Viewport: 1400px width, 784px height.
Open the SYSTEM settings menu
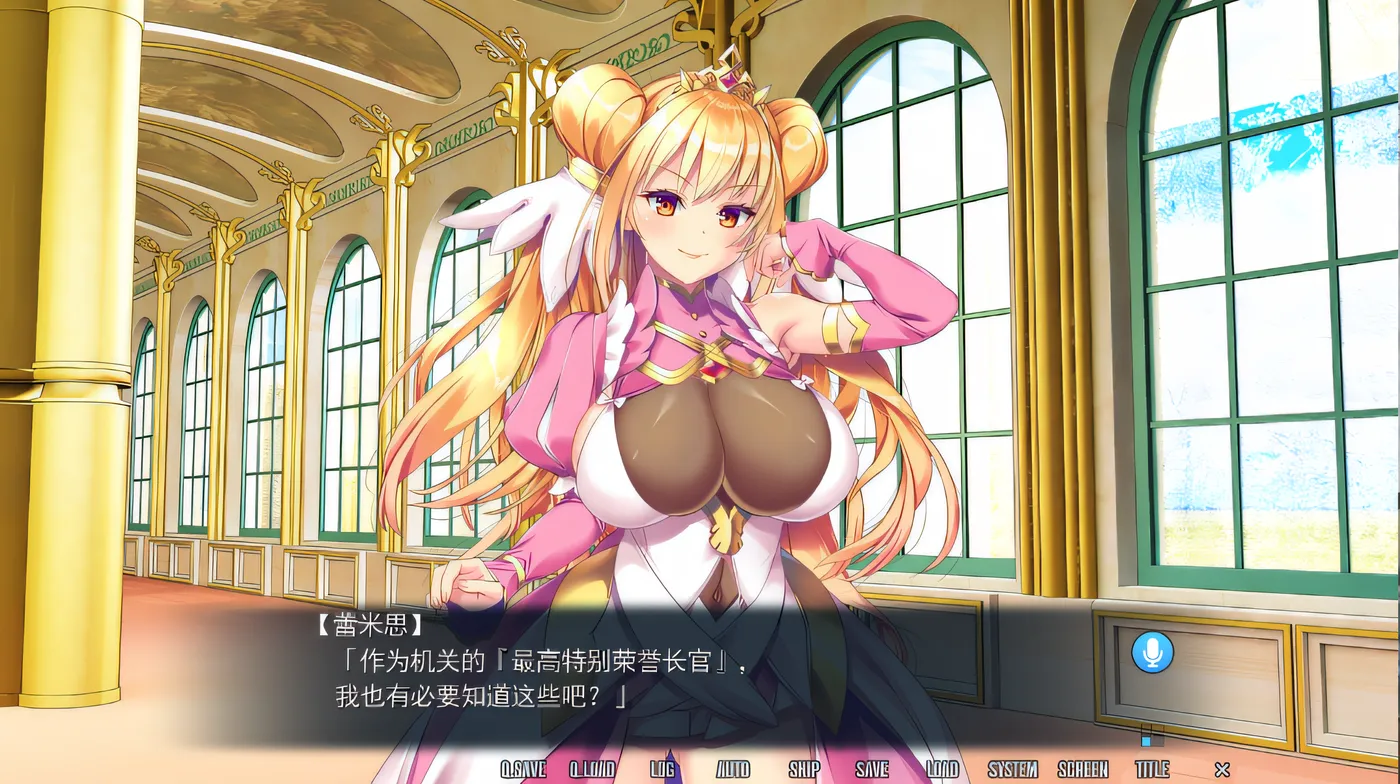[x=1011, y=771]
